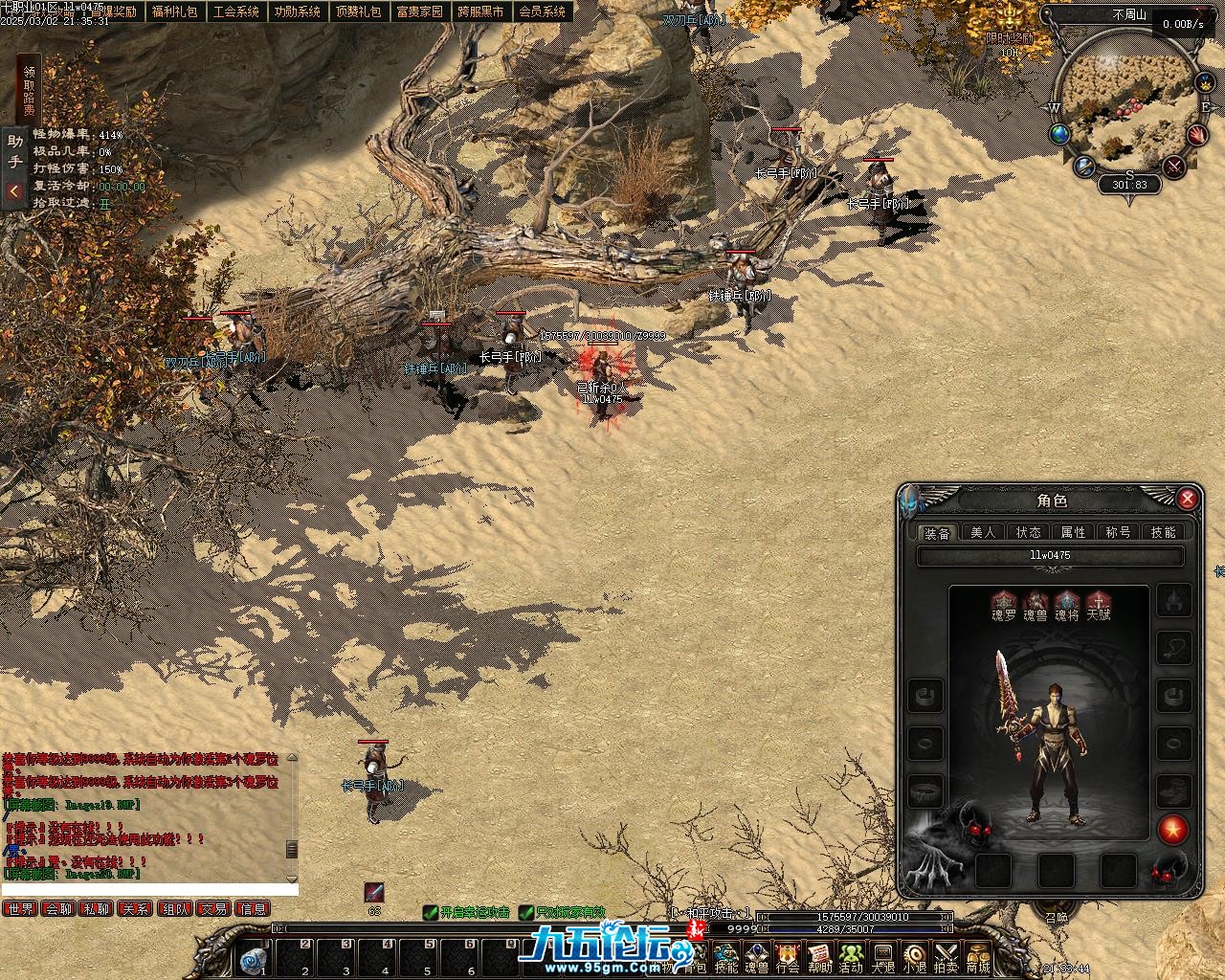
Task: Show the 称号 titles tab
Action: [x=1119, y=532]
